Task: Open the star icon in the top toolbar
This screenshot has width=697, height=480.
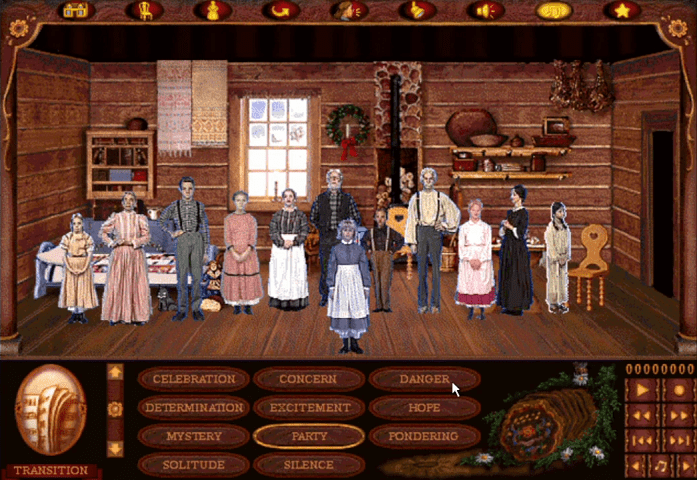Action: click(x=621, y=11)
